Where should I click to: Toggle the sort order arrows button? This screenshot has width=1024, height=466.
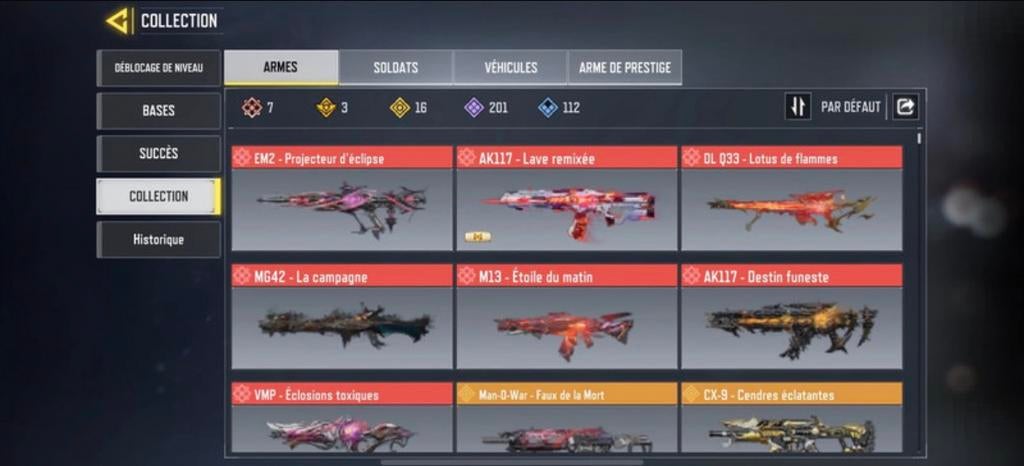797,107
